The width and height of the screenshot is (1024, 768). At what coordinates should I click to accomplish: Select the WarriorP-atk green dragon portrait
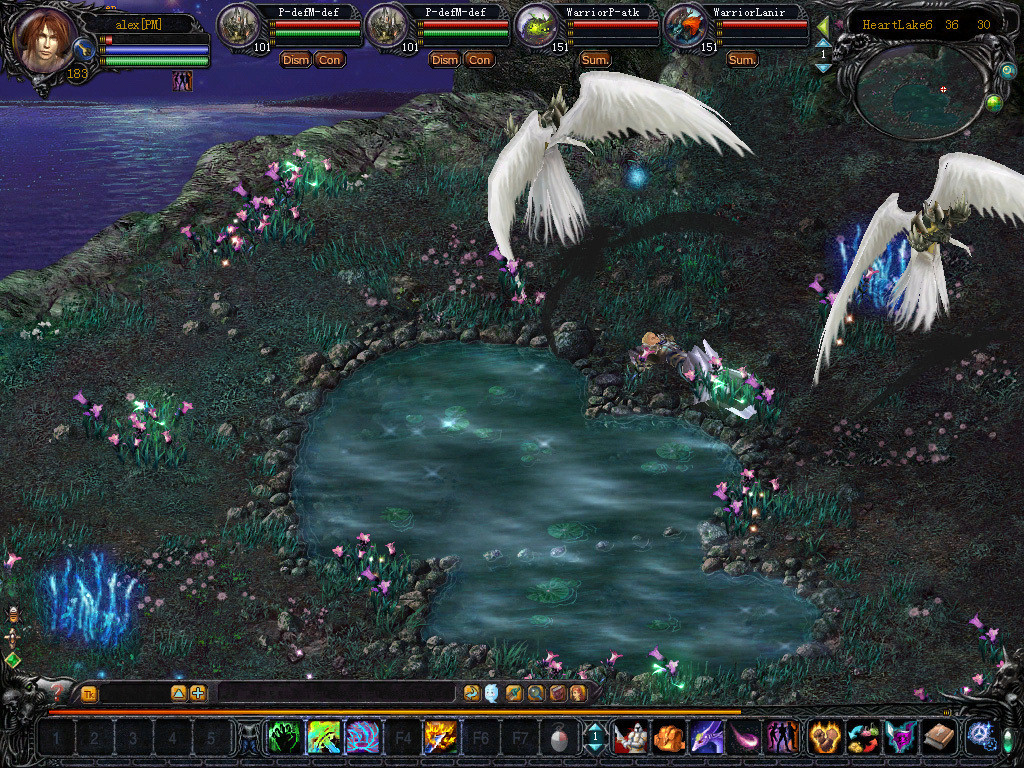coord(538,27)
